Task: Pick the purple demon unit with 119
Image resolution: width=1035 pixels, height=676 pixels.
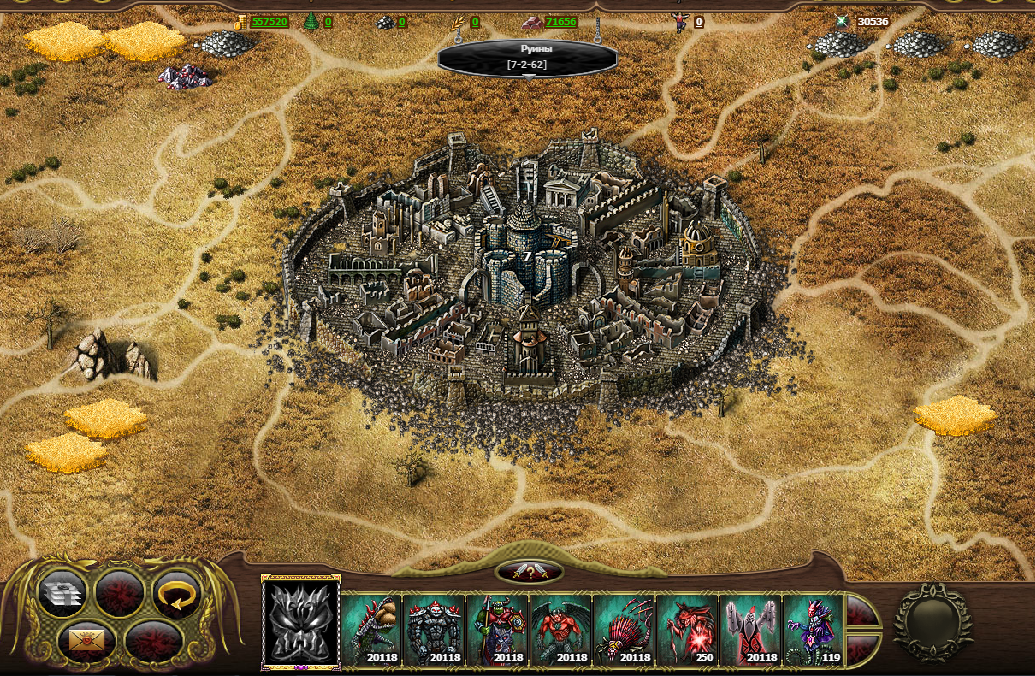Action: (x=813, y=630)
